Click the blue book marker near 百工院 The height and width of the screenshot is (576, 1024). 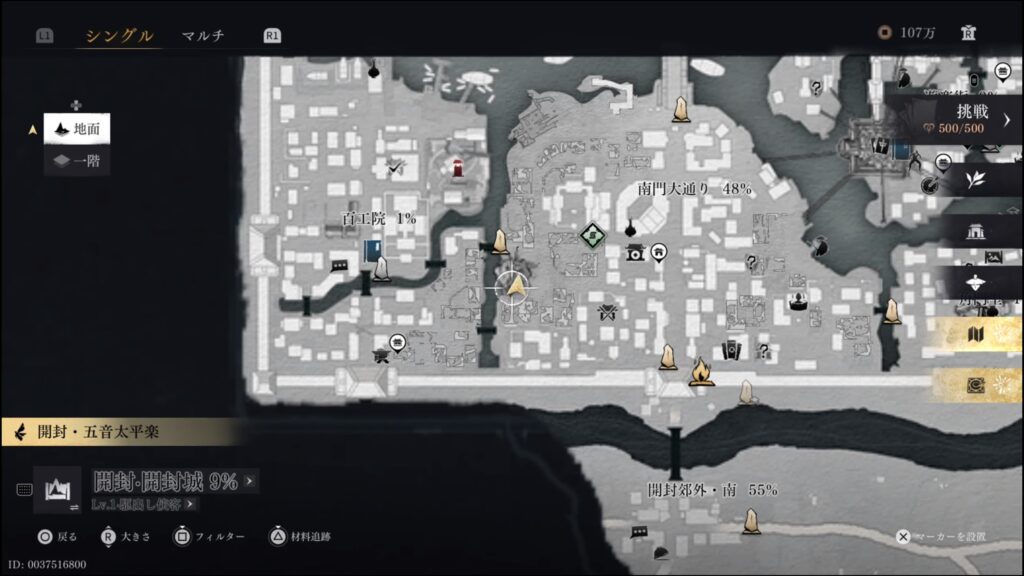[372, 250]
